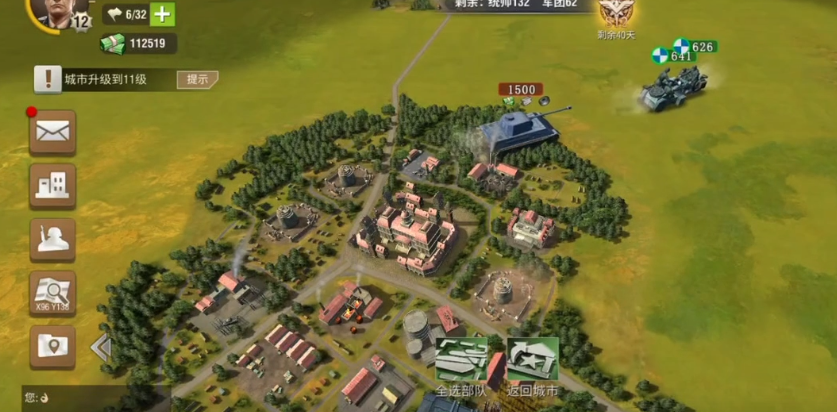
Task: Tap the green plus button beside 6/32
Action: 162,14
